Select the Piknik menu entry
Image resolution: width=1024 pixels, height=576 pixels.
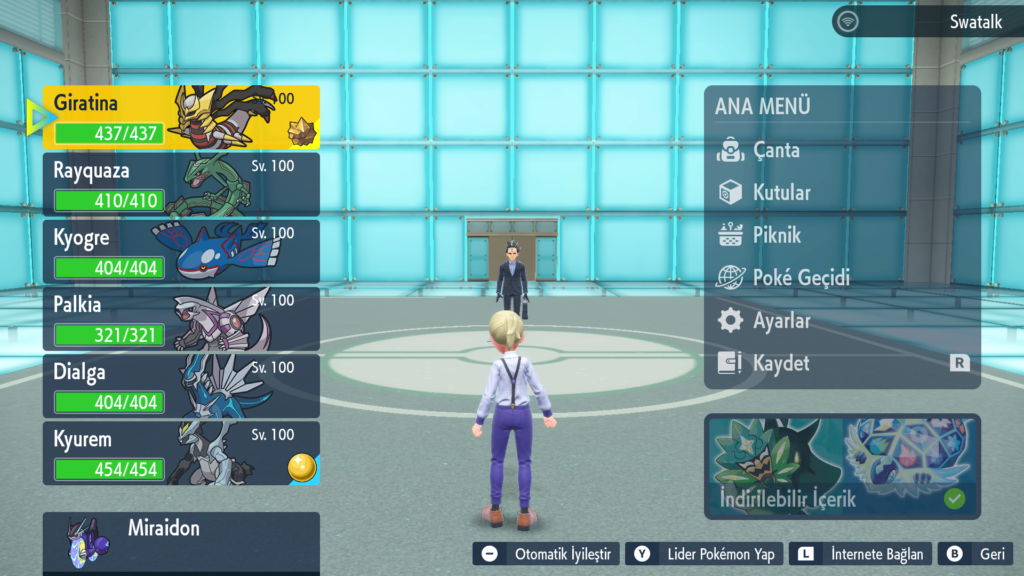pos(776,236)
